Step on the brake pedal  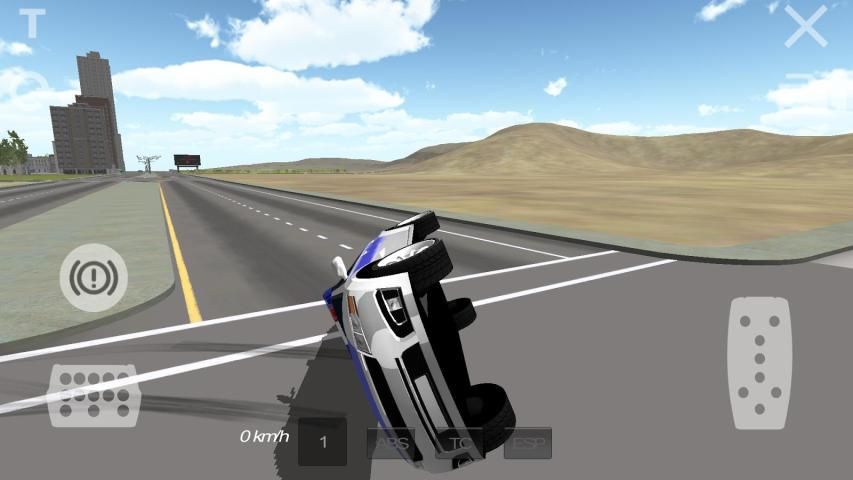click(x=93, y=395)
